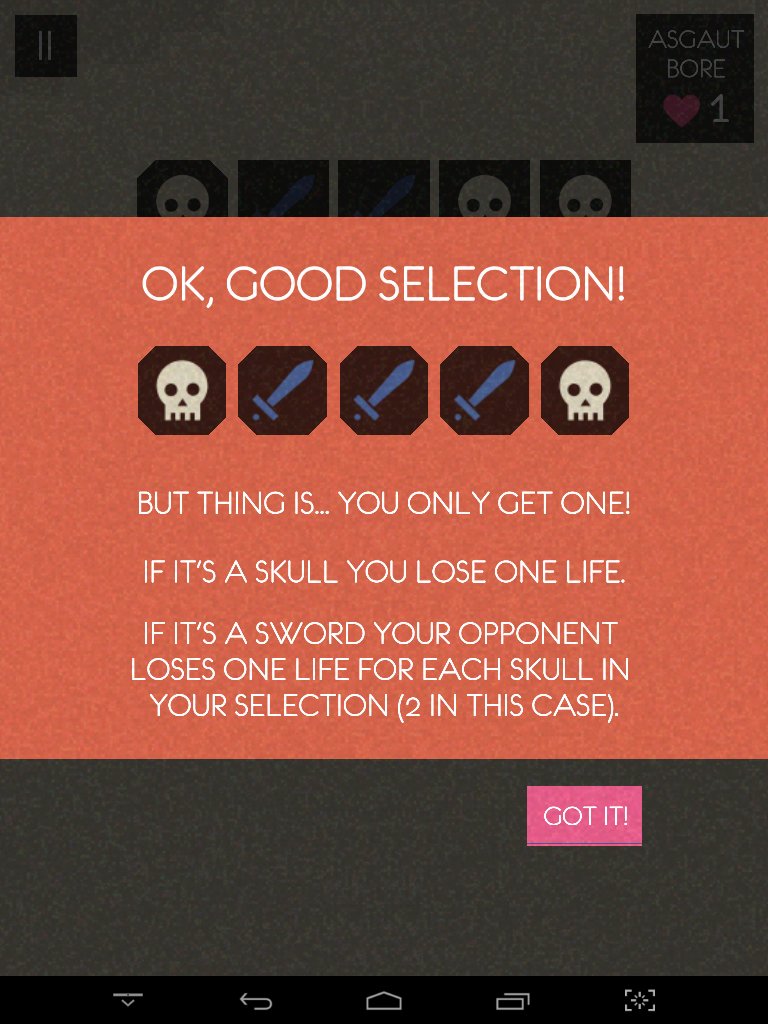Dismiss the tutorial with Got It!

[584, 816]
